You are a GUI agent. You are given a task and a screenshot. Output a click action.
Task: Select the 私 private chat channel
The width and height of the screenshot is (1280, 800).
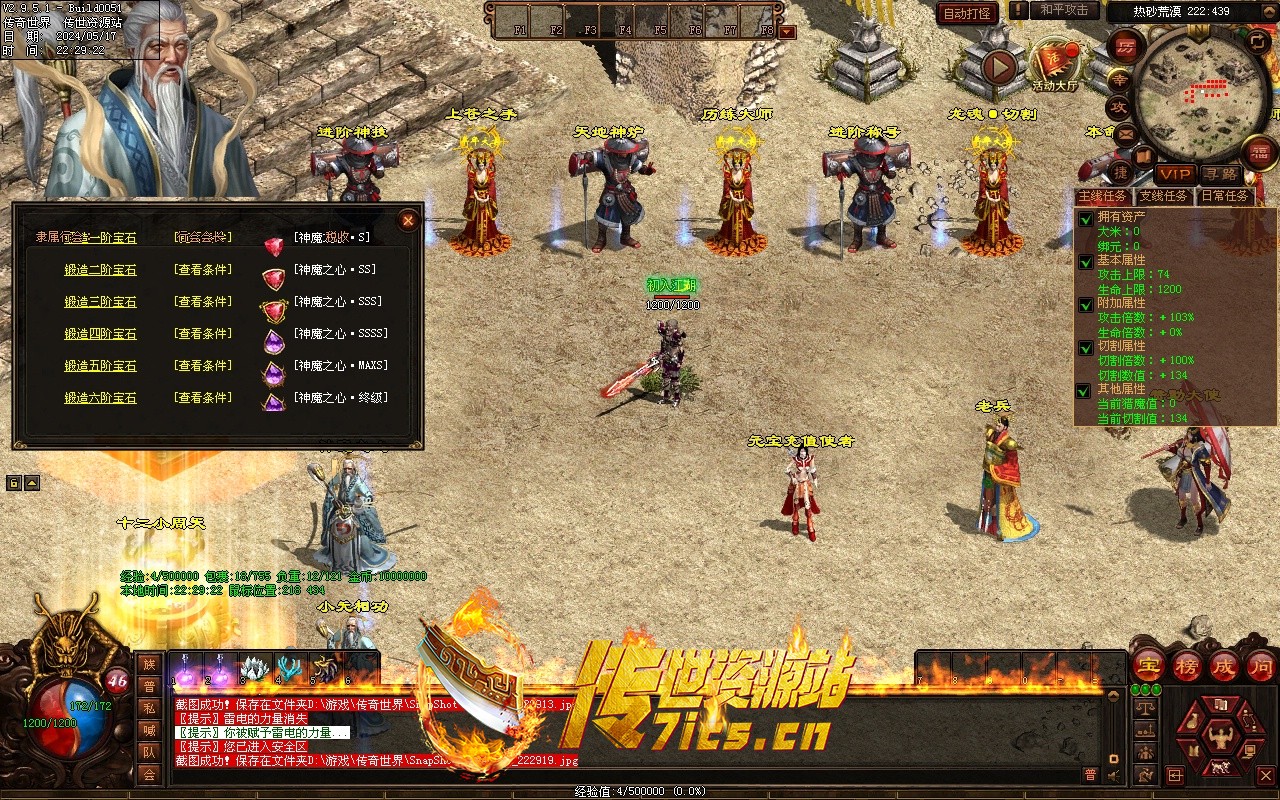149,708
